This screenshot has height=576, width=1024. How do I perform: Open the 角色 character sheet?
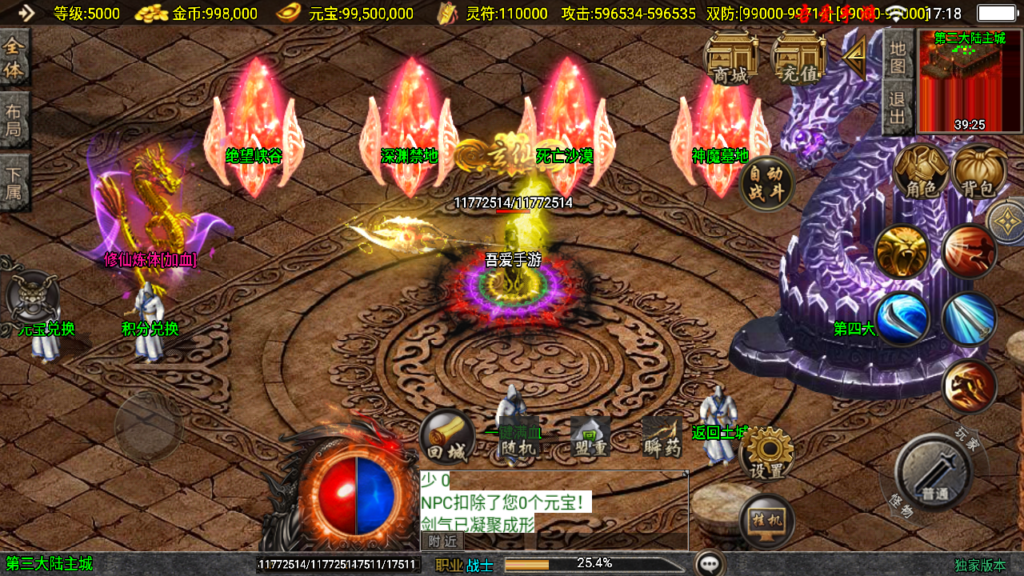tap(921, 171)
